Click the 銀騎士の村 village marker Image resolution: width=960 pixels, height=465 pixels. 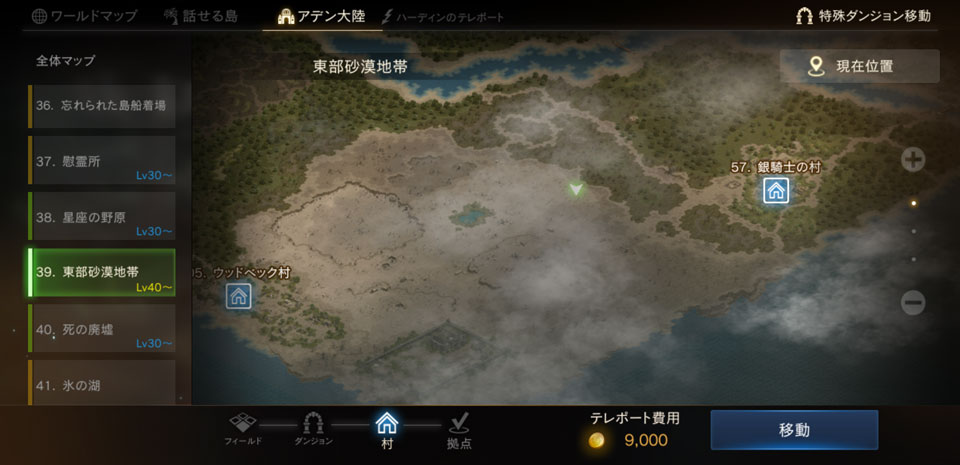pos(776,190)
